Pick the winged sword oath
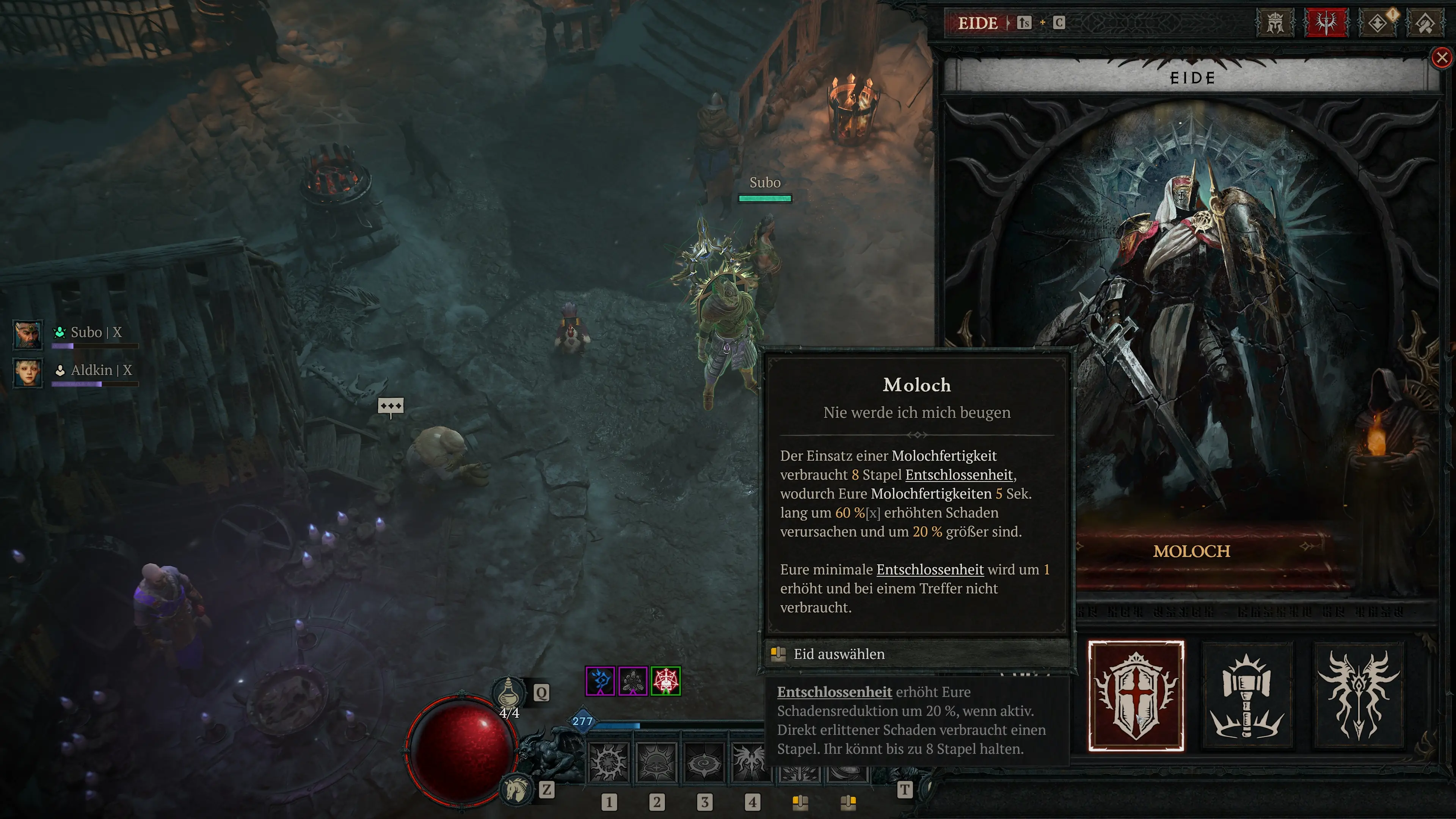 (1359, 696)
